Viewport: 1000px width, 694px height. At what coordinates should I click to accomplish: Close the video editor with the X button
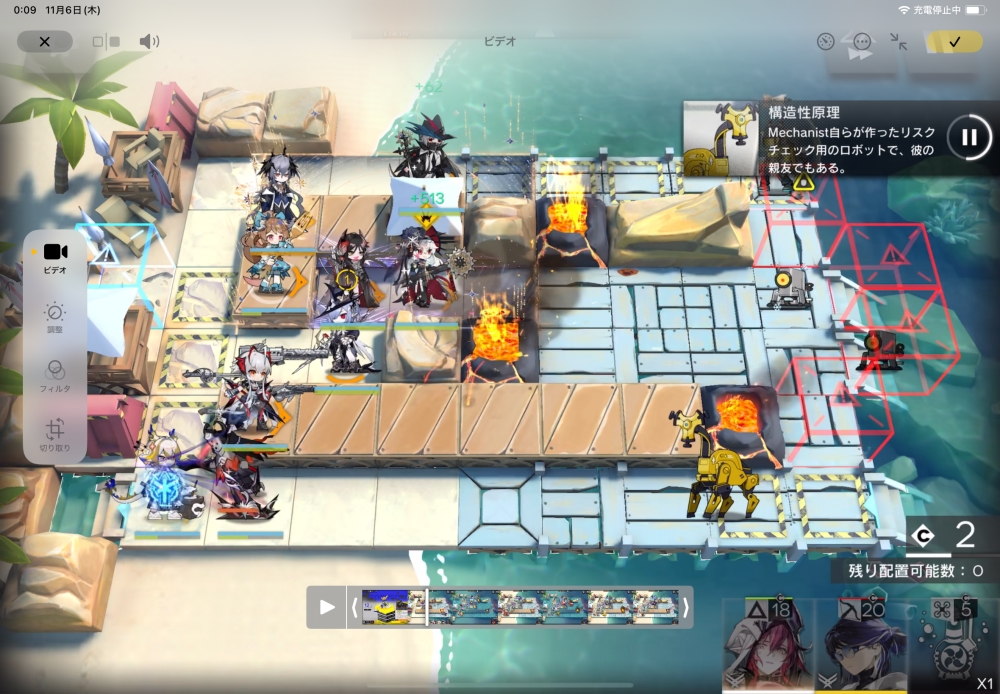tap(44, 42)
